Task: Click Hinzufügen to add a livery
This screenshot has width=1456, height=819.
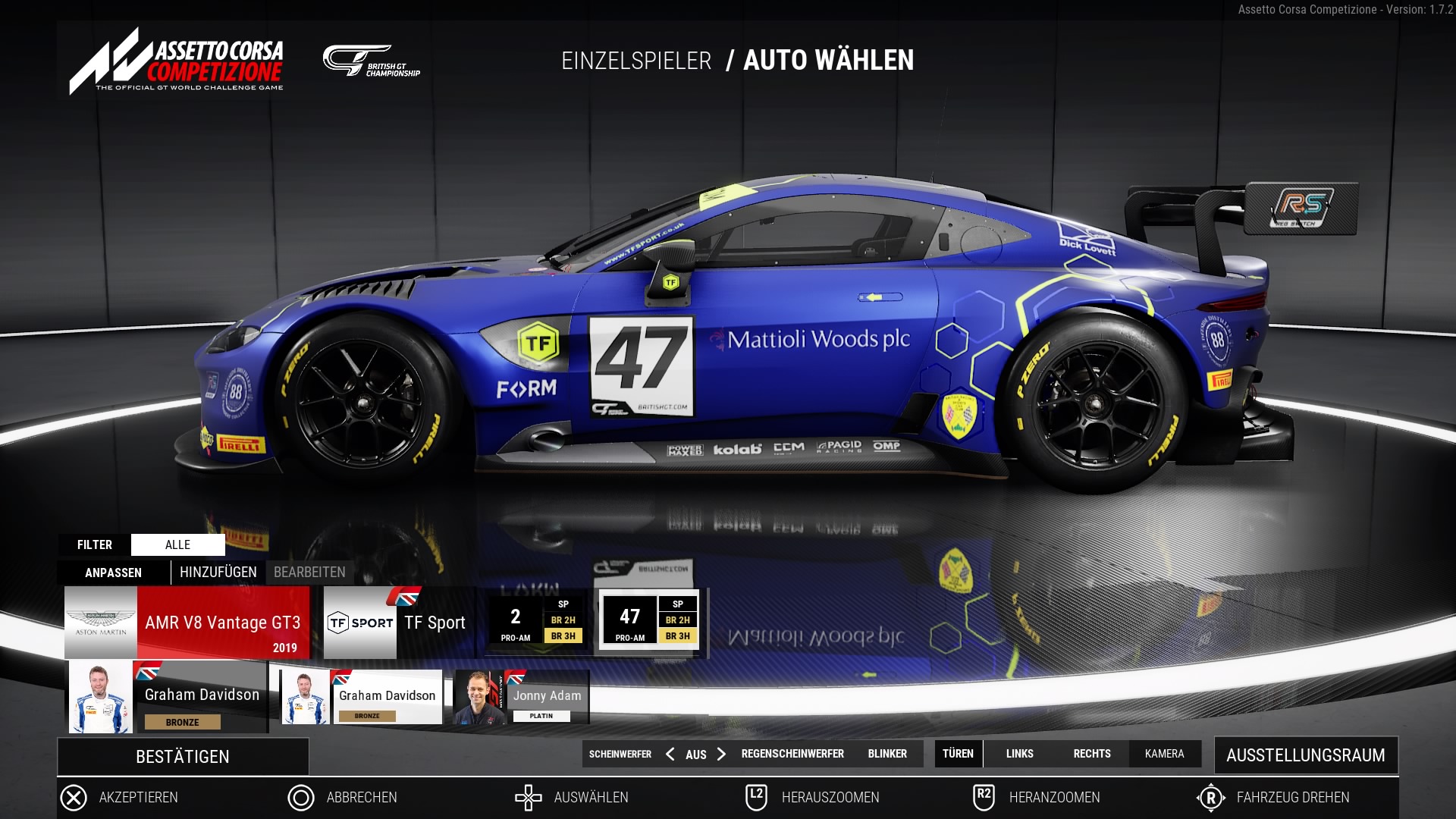Action: 218,573
